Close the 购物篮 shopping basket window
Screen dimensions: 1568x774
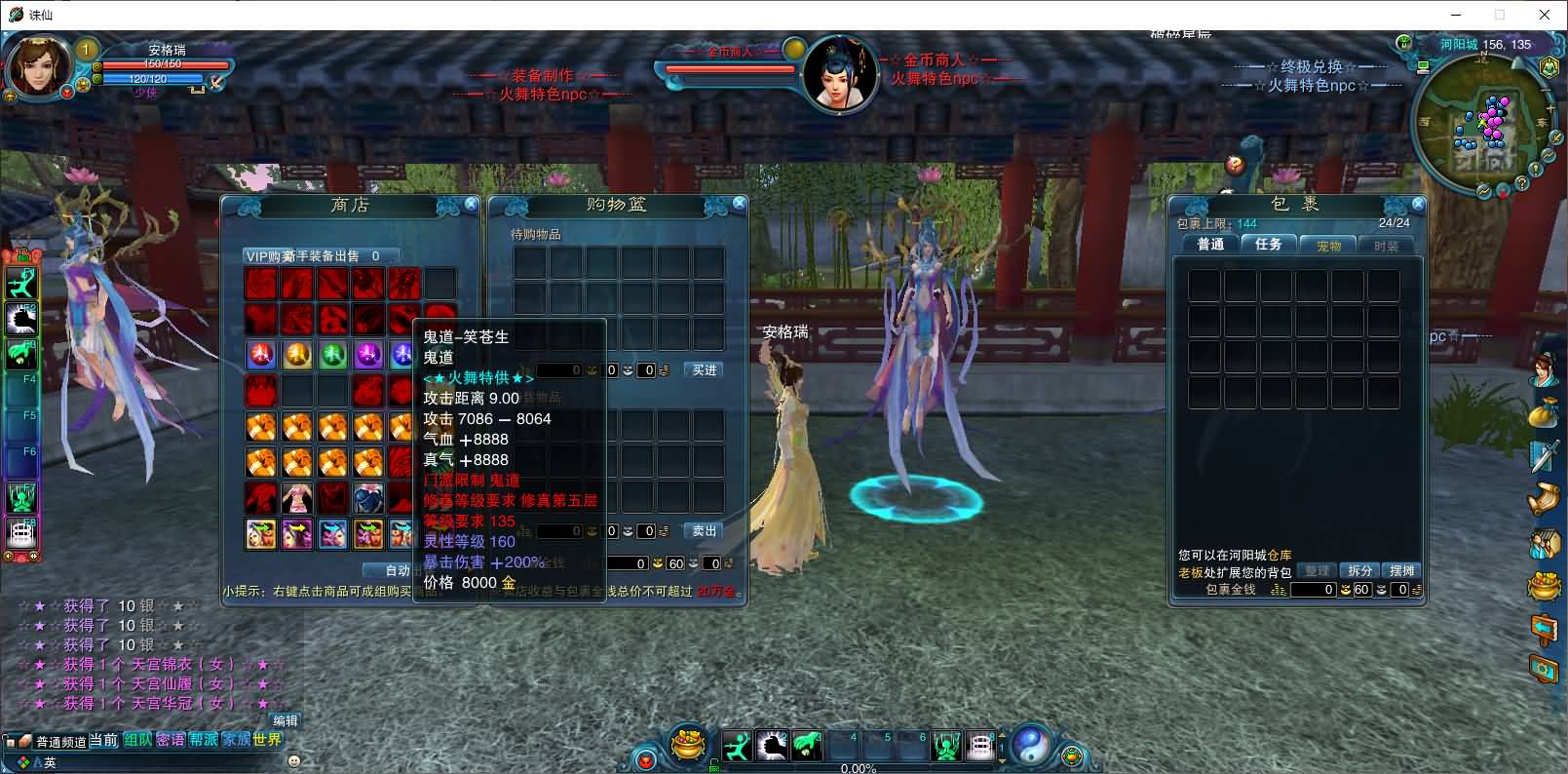point(740,203)
